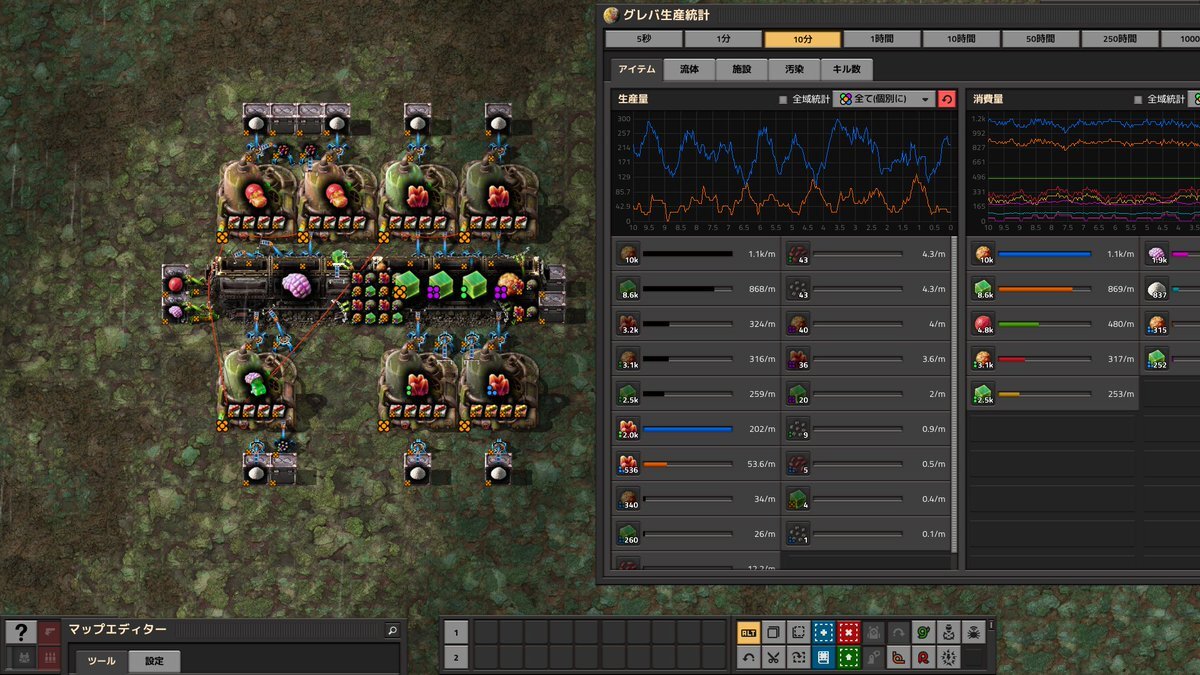Screen dimensions: 1200x675
Task: Choose the 1時間 time range
Action: tap(881, 39)
